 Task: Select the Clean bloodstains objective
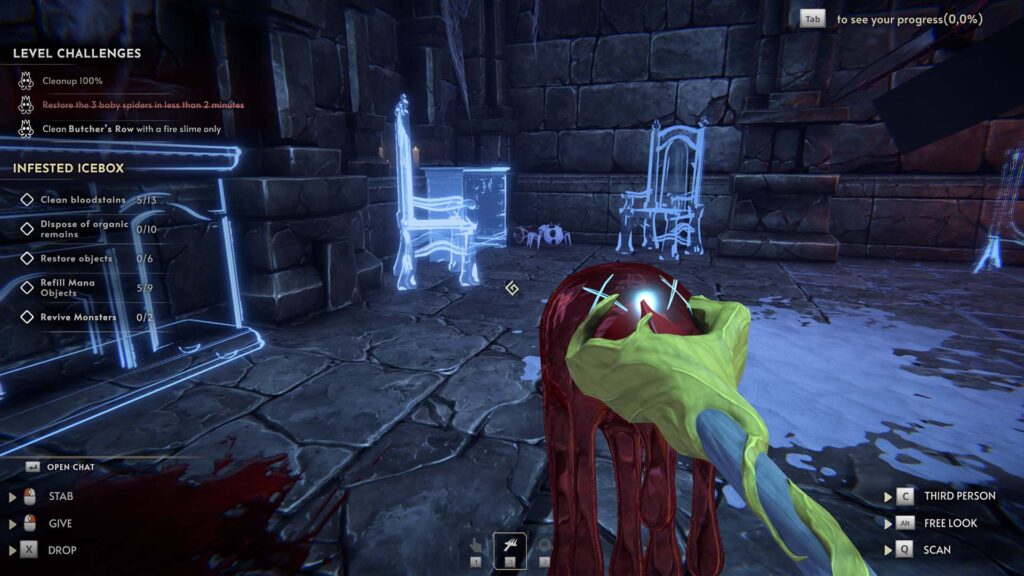click(x=83, y=200)
